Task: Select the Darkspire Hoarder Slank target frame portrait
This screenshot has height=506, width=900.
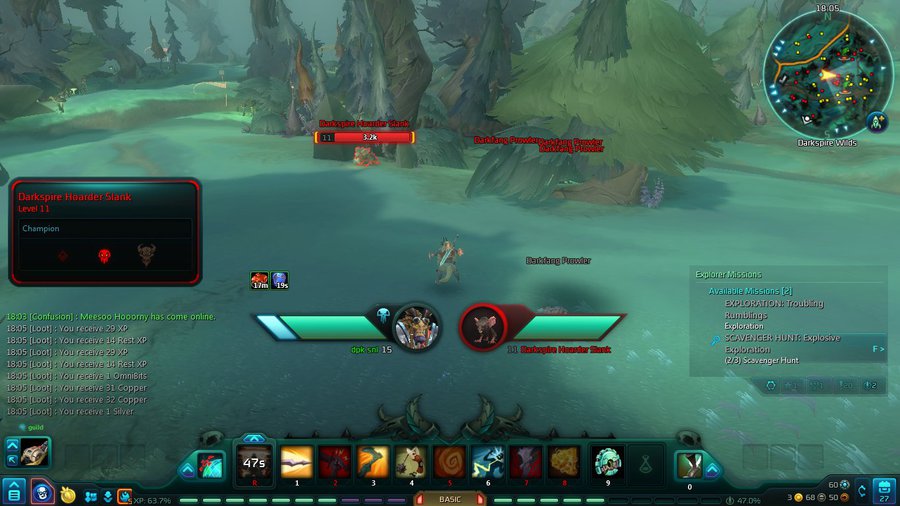Action: coord(484,326)
